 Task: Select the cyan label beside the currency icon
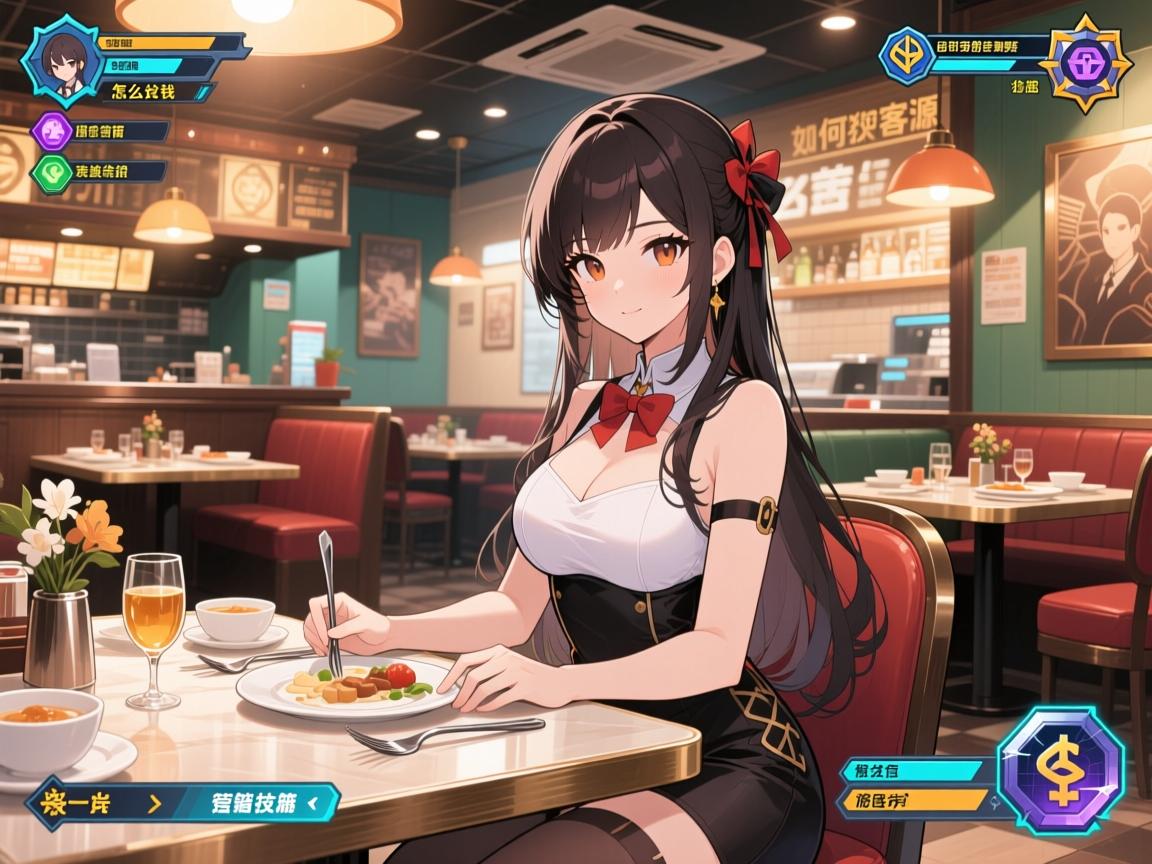click(x=914, y=770)
